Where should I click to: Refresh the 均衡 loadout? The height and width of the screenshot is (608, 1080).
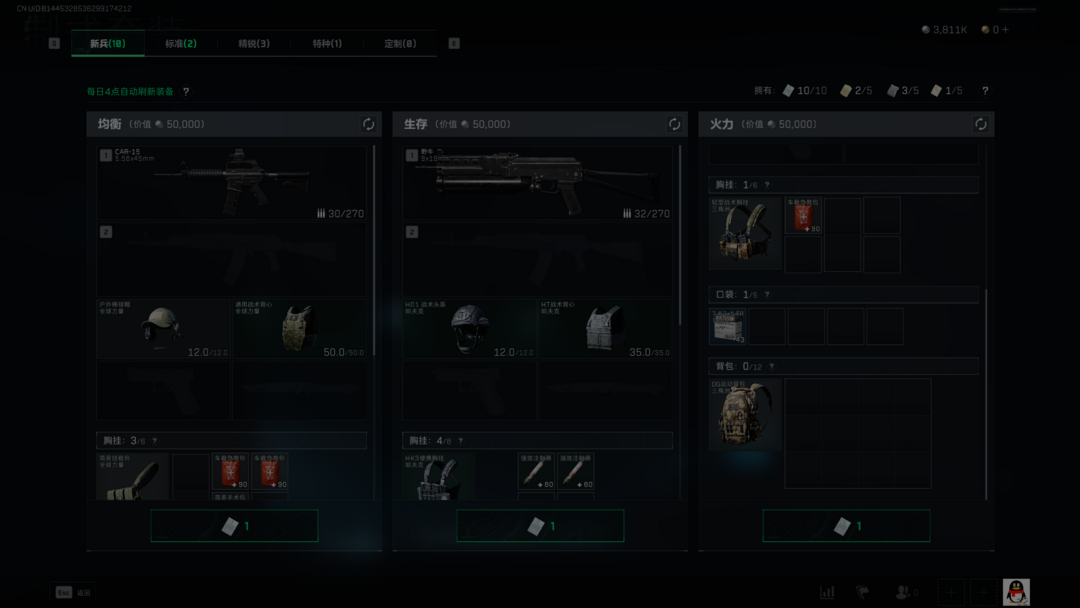[369, 125]
